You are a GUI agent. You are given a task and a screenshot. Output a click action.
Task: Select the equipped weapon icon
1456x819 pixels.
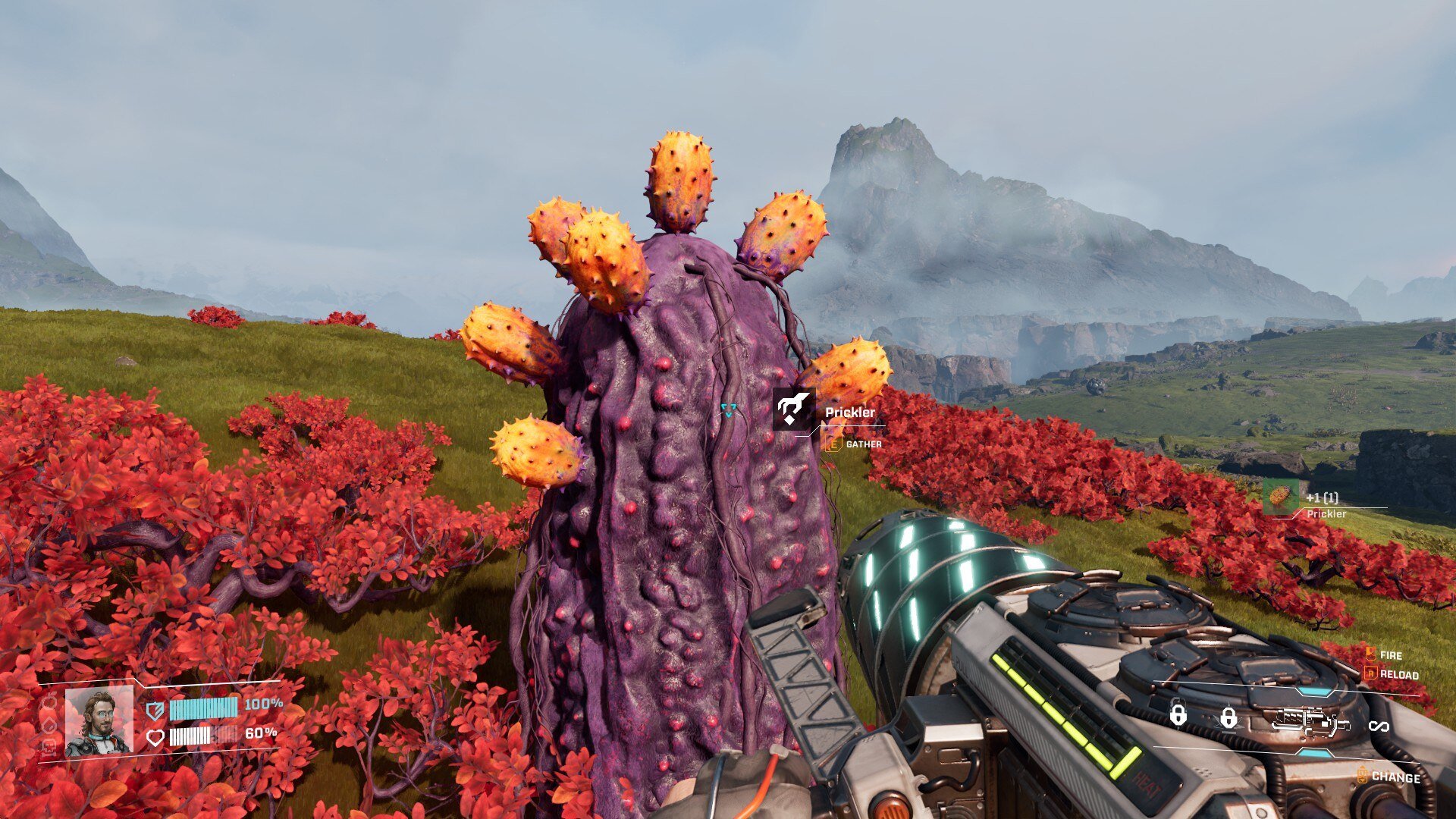click(1310, 721)
